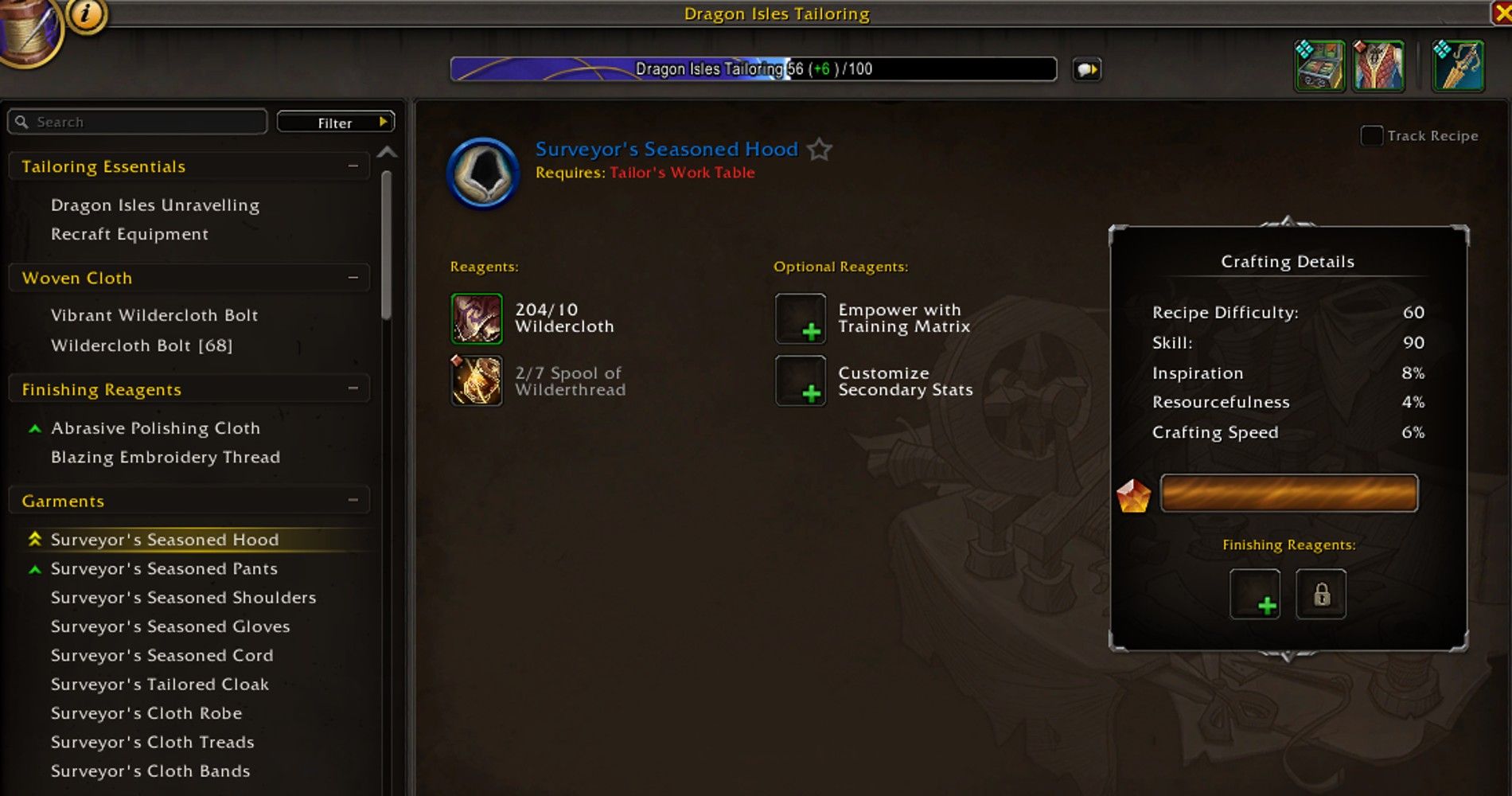
Task: Click the Surveyor's Seasoned Hood recipe link
Action: (666, 149)
